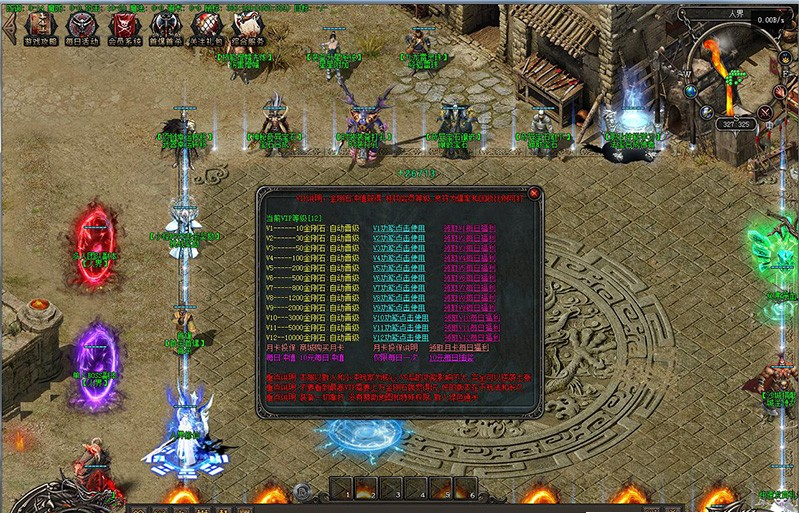
Task: Open the 每日活动 daily events menu
Action: [82, 26]
